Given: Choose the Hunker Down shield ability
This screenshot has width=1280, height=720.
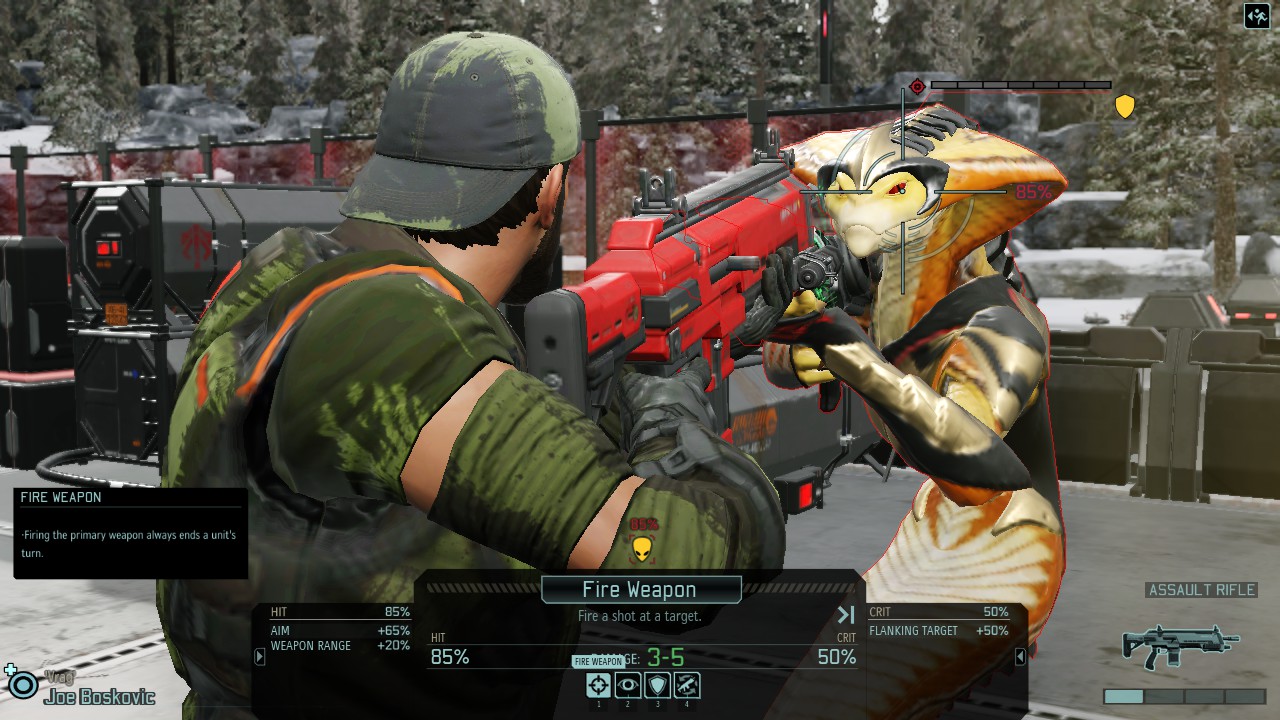Looking at the screenshot, I should click(657, 685).
